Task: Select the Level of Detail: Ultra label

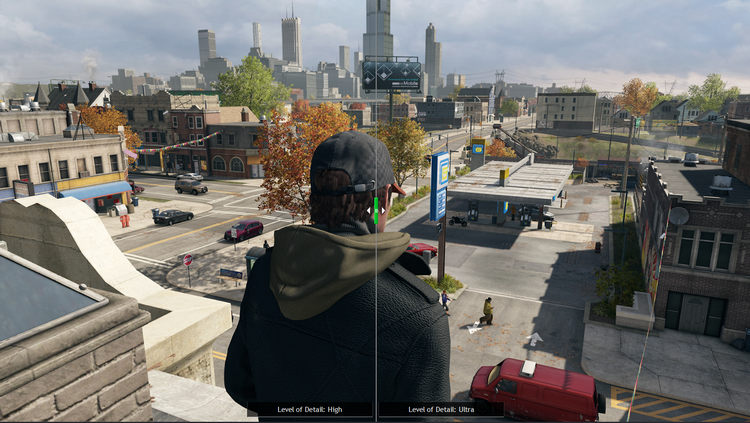Action: [441, 409]
